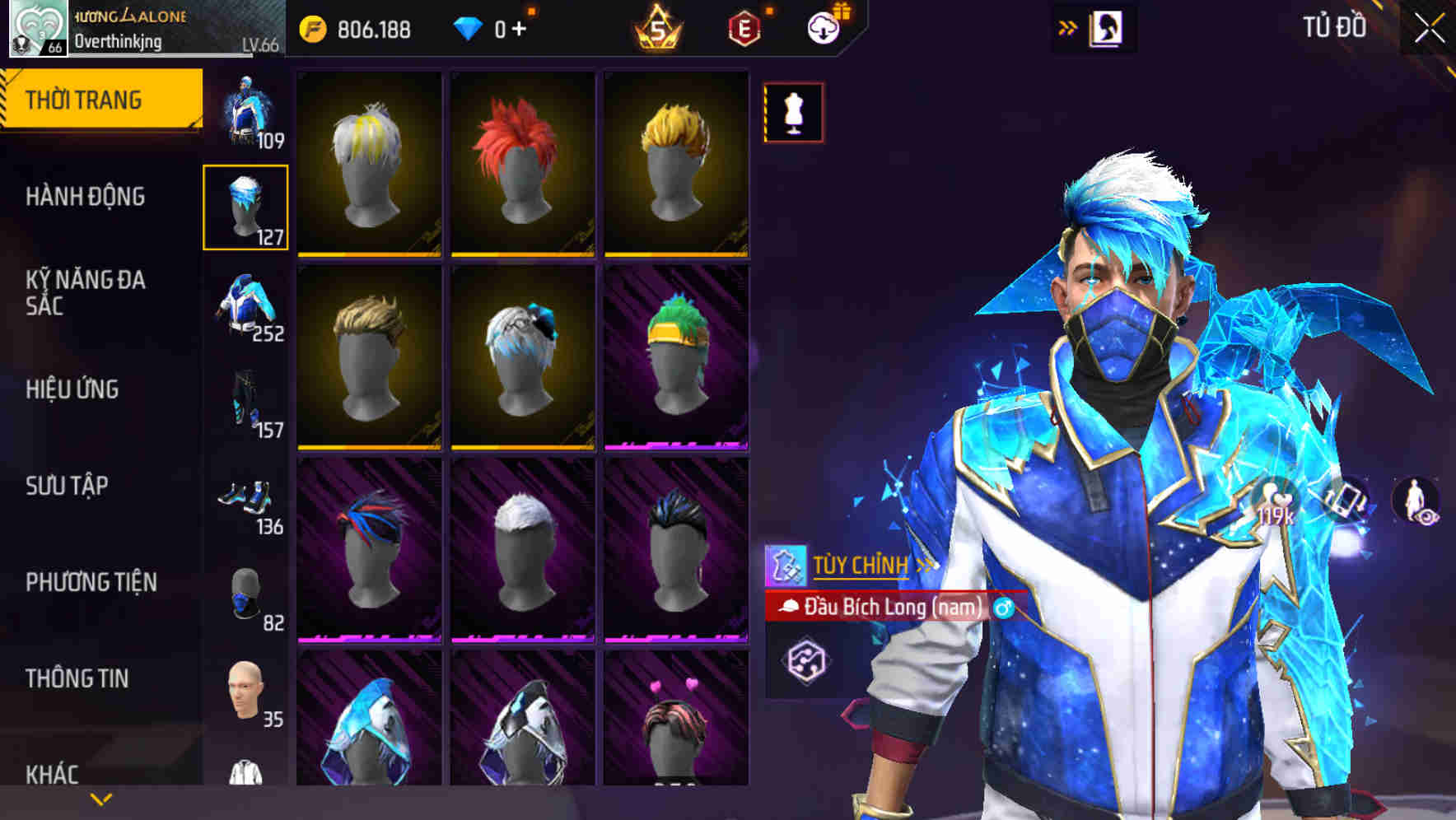The height and width of the screenshot is (820, 1456).
Task: Click the yellow double-arrow collapse chevron top right
Action: pos(1066,26)
